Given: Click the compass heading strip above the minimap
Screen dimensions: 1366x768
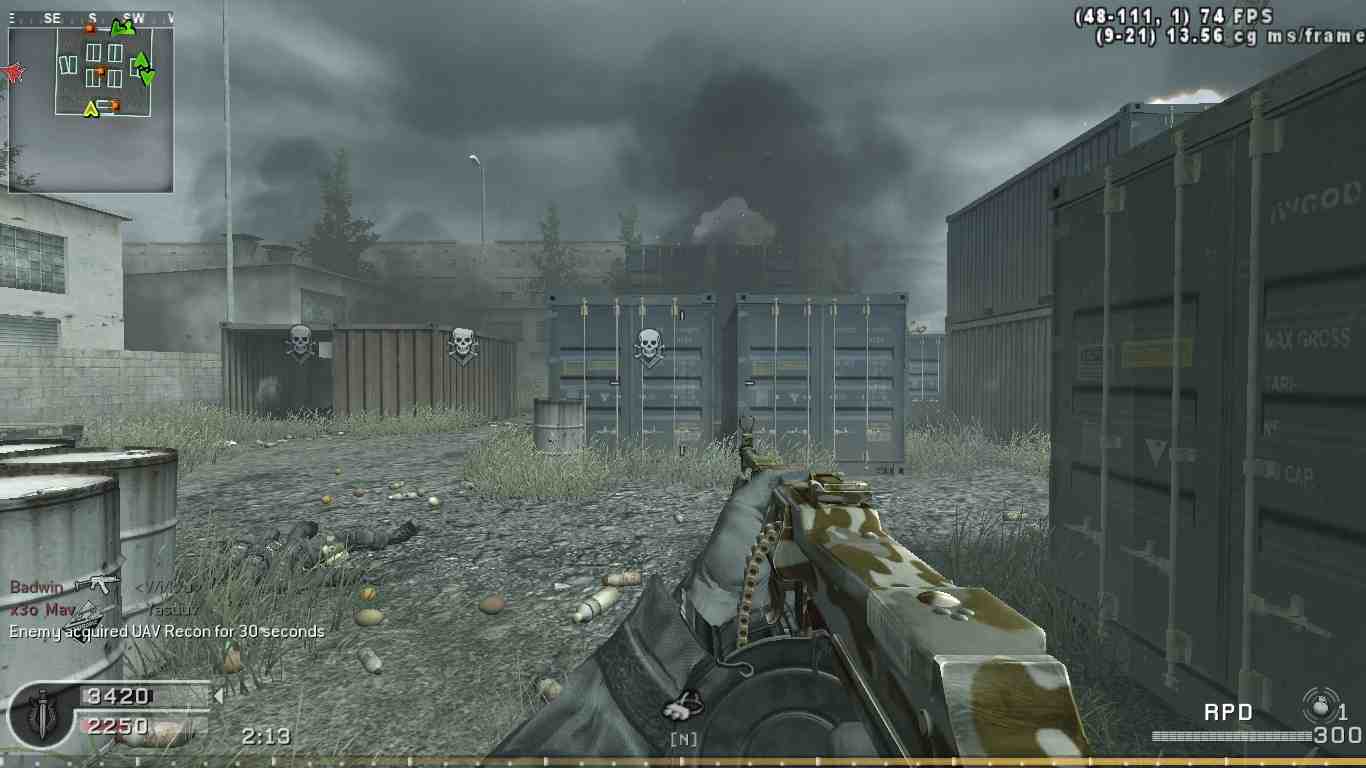Looking at the screenshot, I should click(x=91, y=18).
